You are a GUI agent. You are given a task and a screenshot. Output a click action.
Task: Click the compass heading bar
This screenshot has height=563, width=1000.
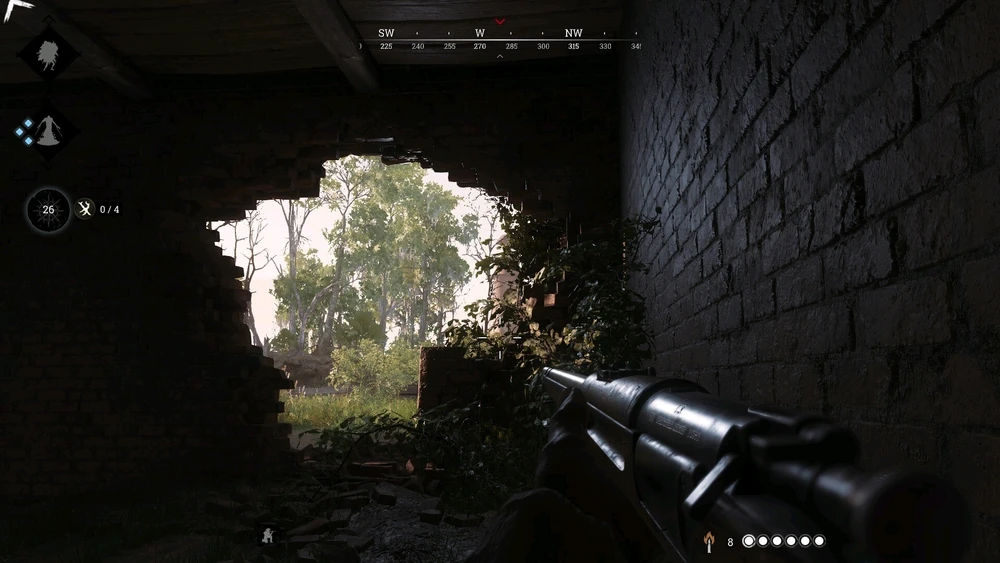[500, 40]
